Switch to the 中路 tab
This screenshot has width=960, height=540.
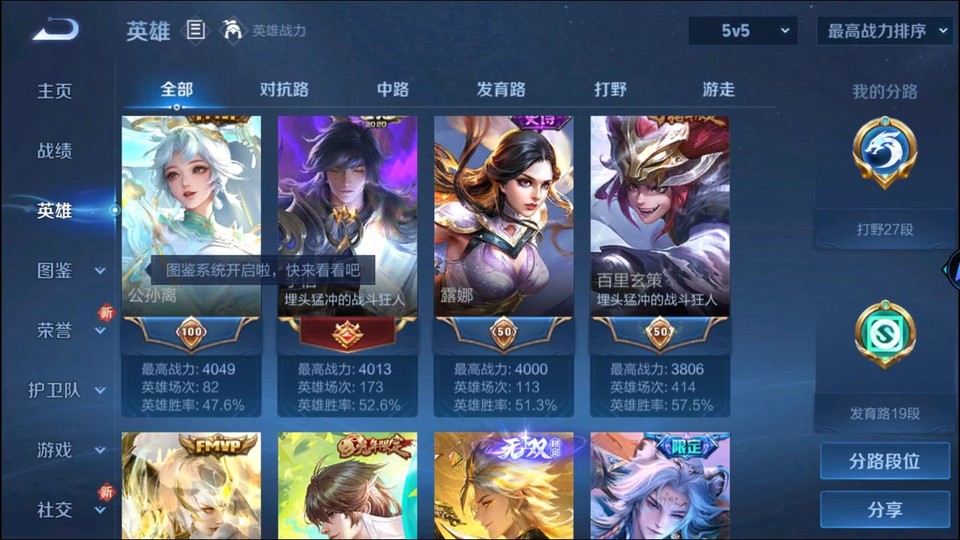pos(393,89)
